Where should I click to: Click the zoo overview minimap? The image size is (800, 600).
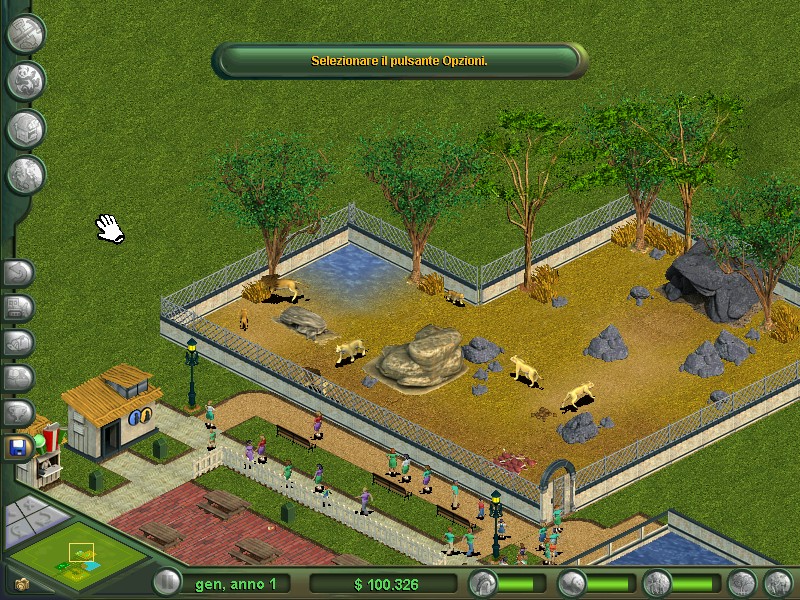[x=73, y=555]
